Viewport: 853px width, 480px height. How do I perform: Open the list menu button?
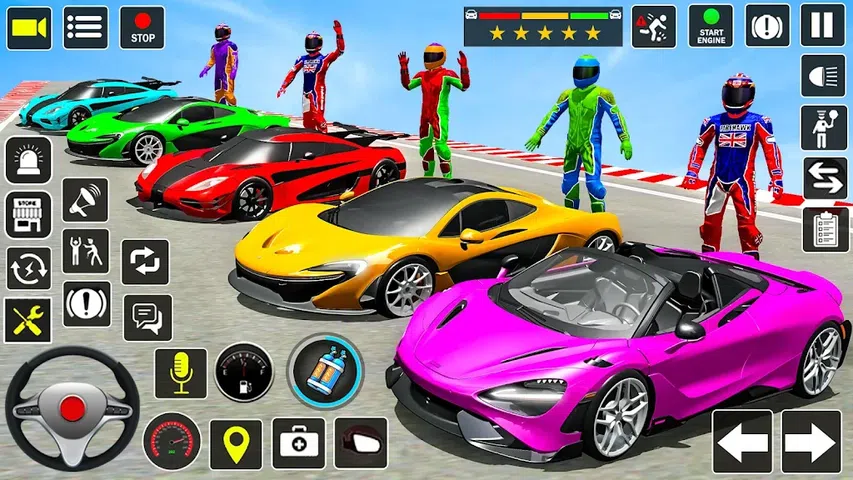(86, 27)
